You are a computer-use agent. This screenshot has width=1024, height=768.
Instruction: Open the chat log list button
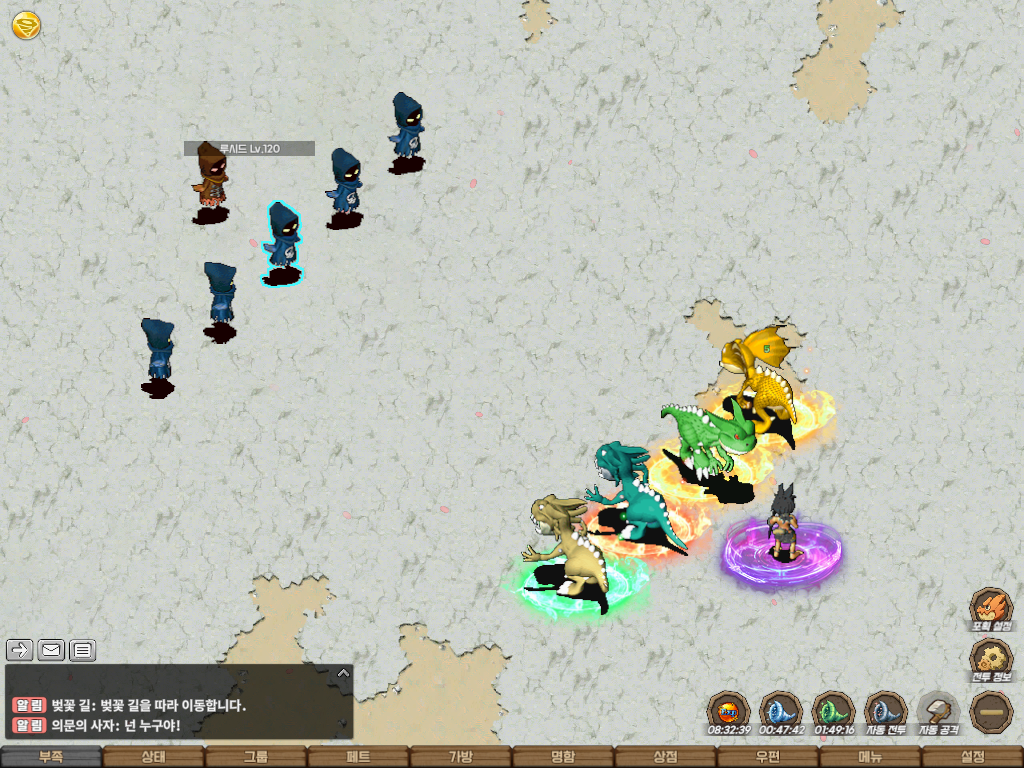point(82,651)
